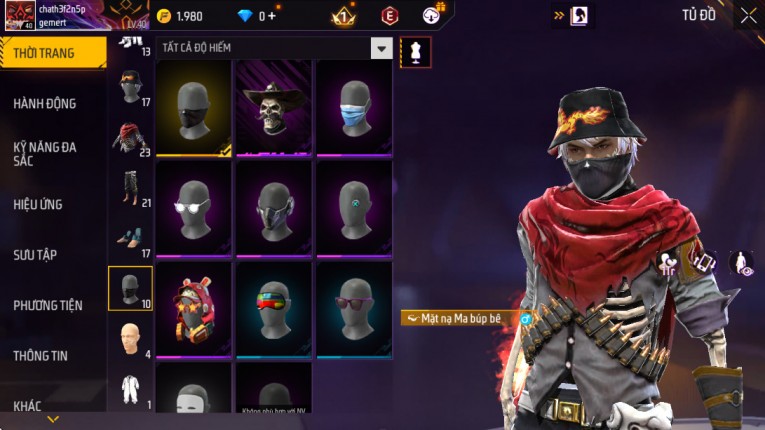The image size is (765, 430).
Task: Switch to the shoes subcategory icon
Action: pos(130,238)
